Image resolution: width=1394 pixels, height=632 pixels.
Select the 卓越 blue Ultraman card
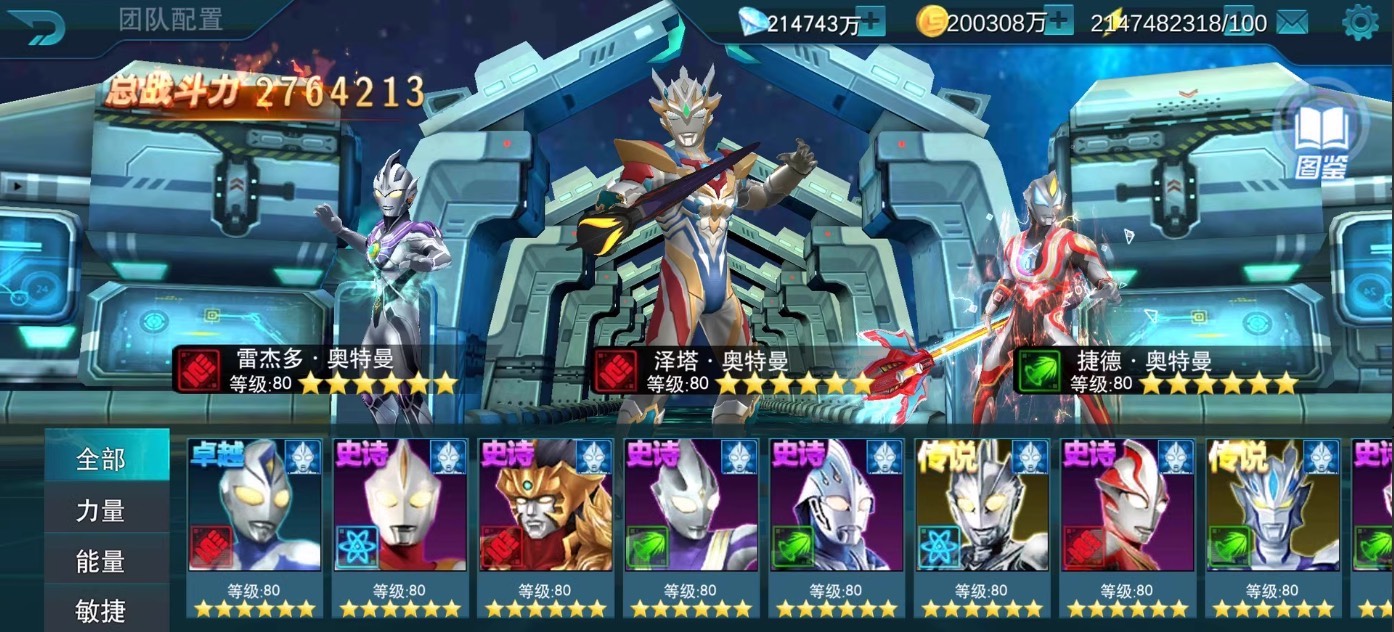pyautogui.click(x=255, y=520)
